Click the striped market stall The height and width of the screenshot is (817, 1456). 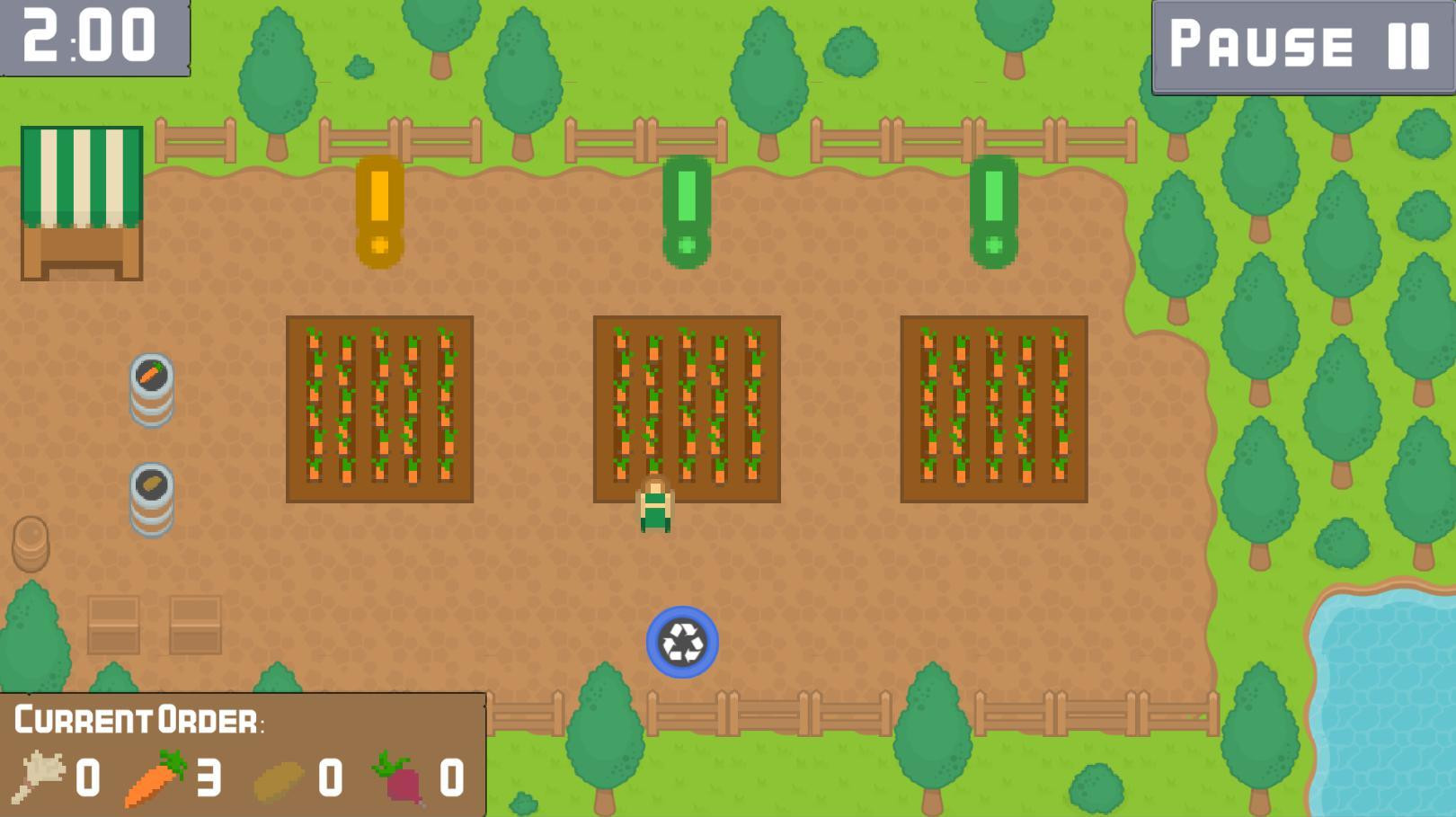tap(81, 202)
